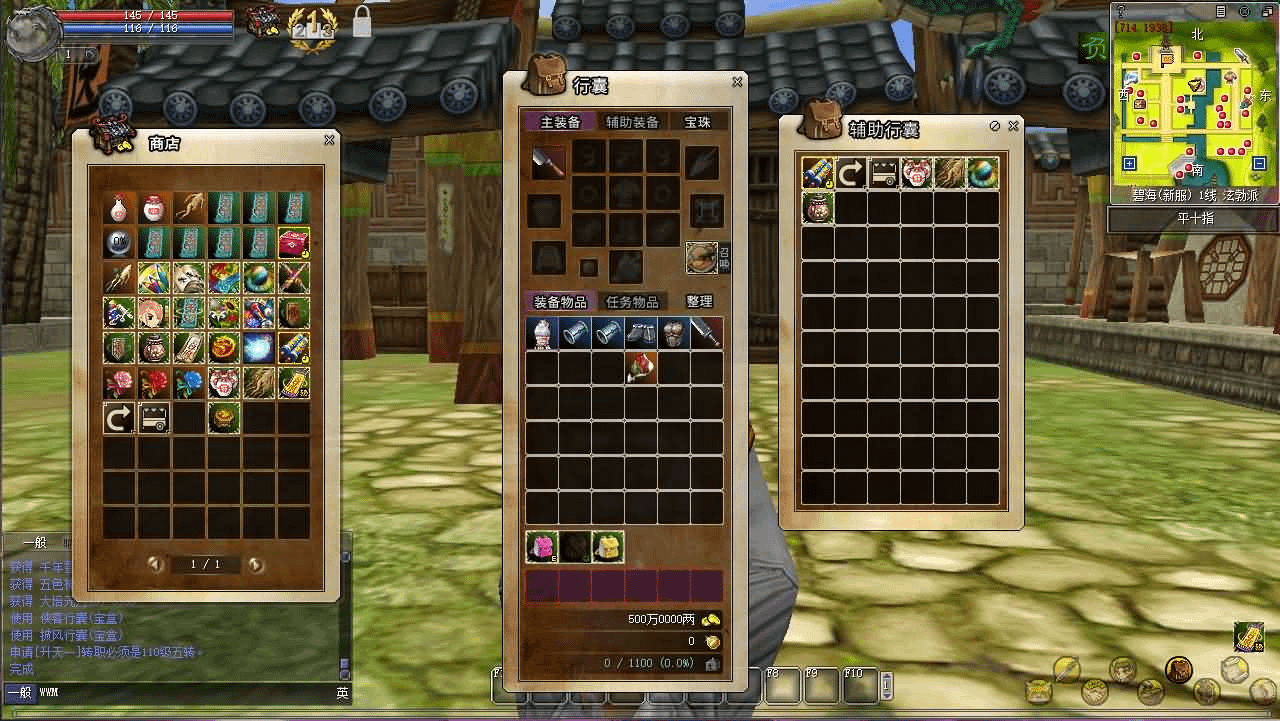Pick the pink backpack bag slot
Viewport: 1280px width, 721px height.
tap(542, 547)
